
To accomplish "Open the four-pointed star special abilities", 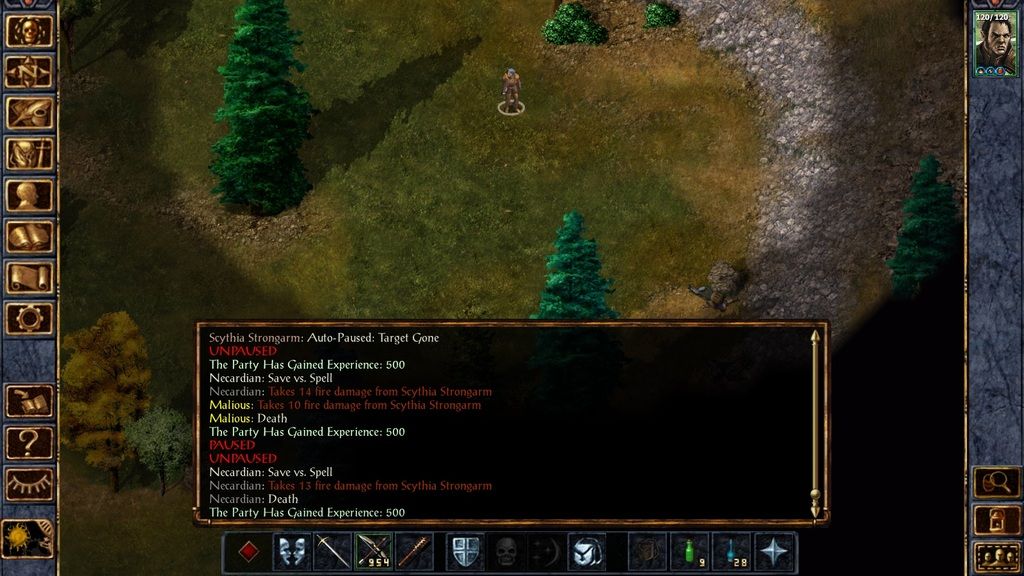I will 775,552.
